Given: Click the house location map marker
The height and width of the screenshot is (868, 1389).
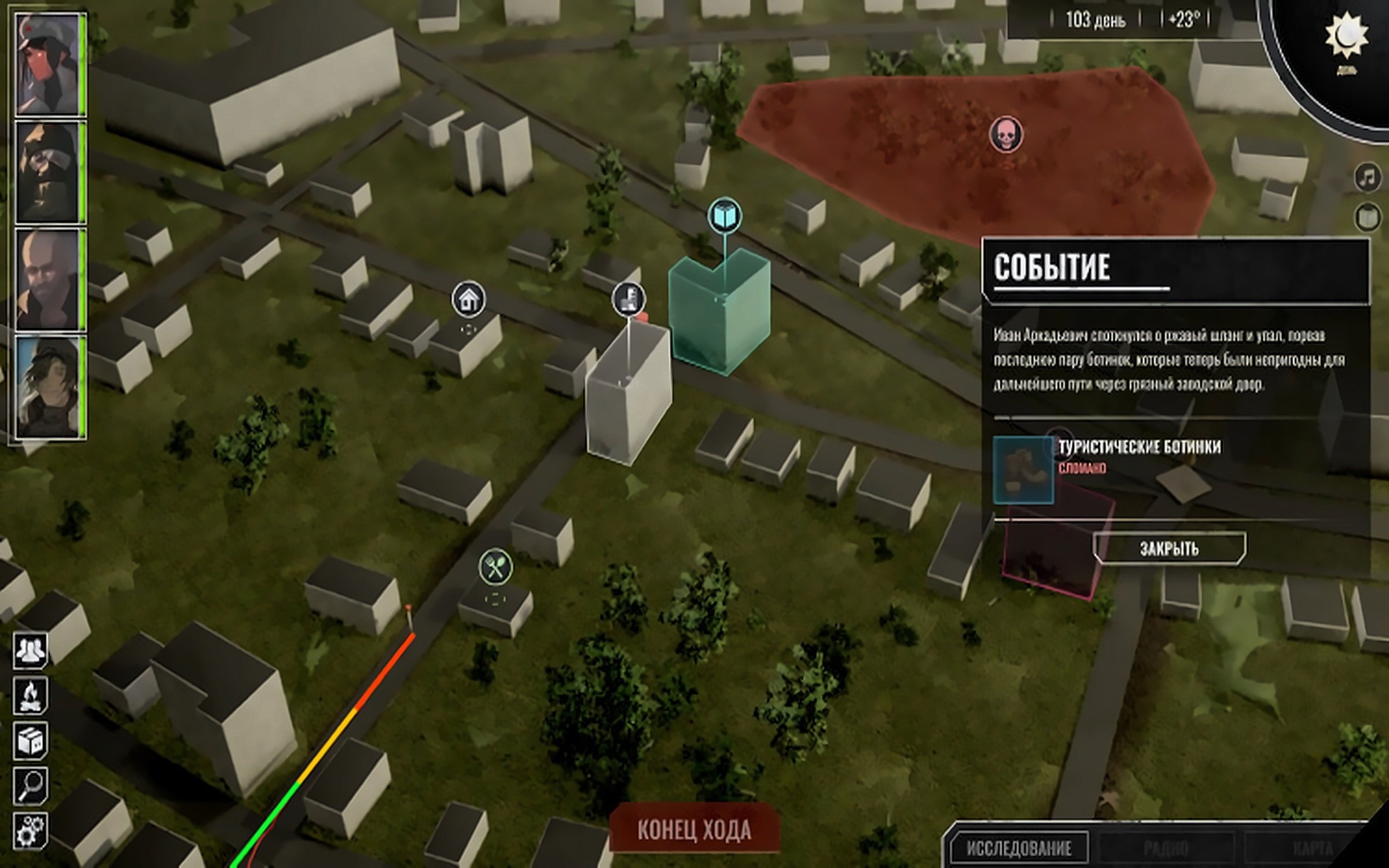Looking at the screenshot, I should tap(468, 299).
